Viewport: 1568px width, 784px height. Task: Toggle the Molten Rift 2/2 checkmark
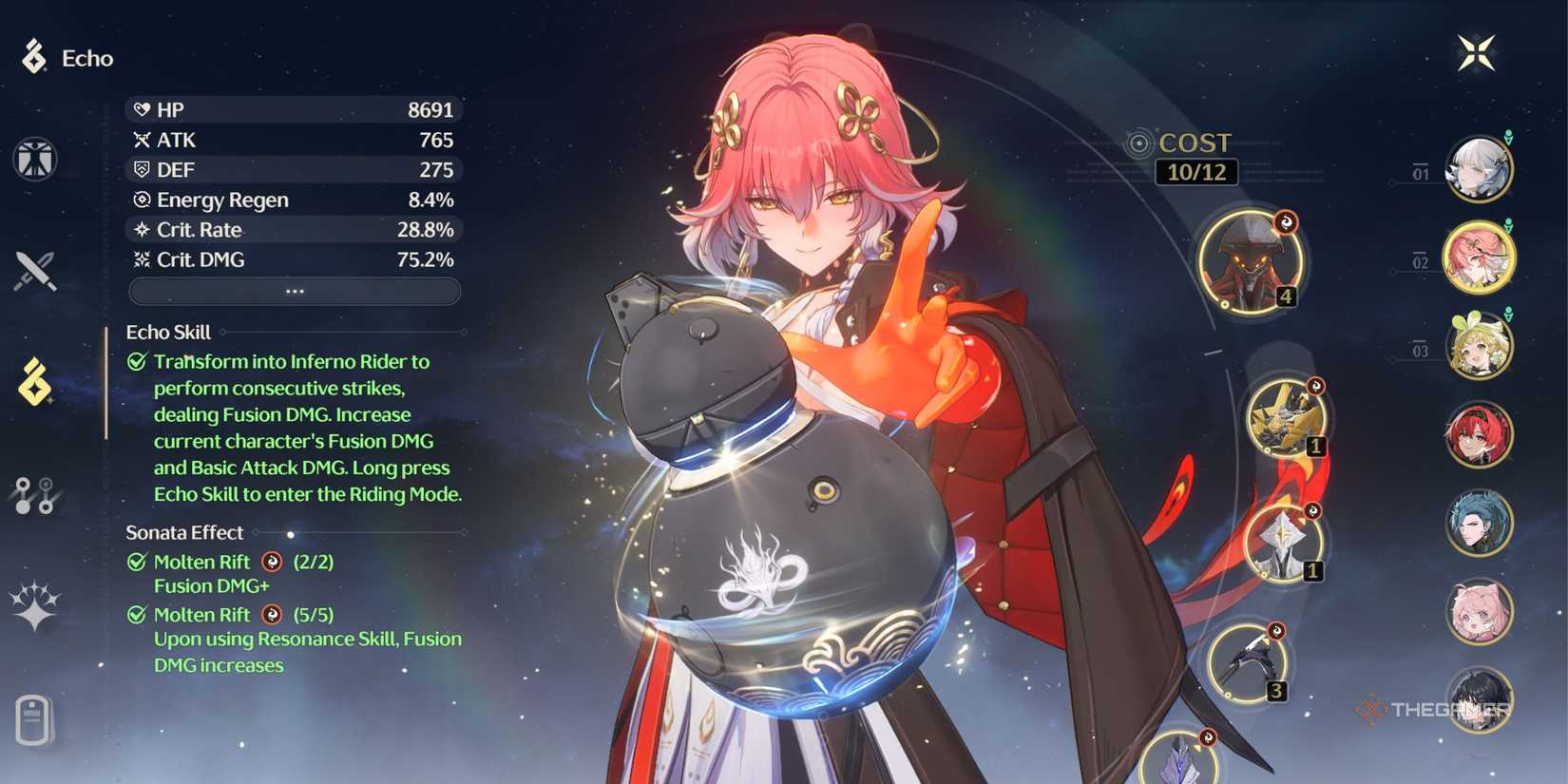139,562
